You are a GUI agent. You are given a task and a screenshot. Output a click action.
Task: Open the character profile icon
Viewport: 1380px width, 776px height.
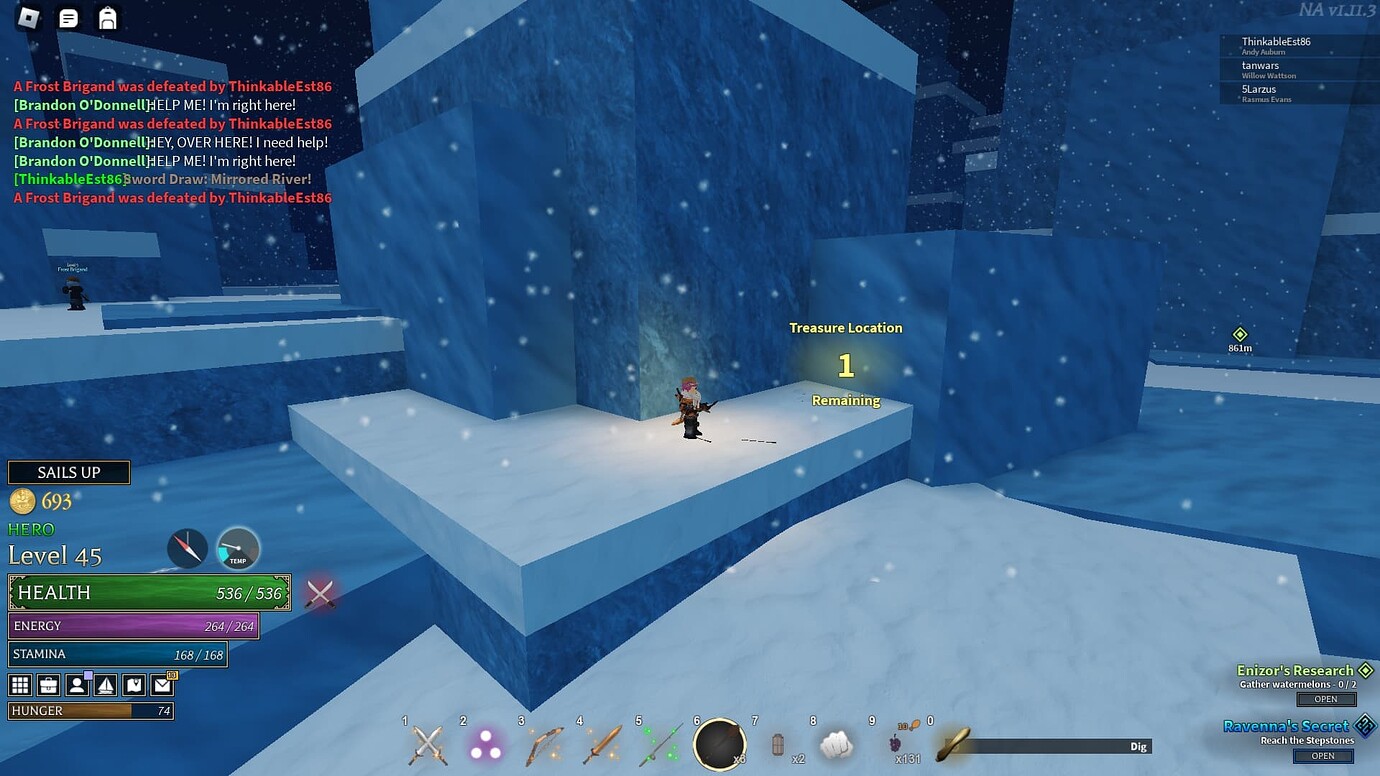pyautogui.click(x=76, y=685)
